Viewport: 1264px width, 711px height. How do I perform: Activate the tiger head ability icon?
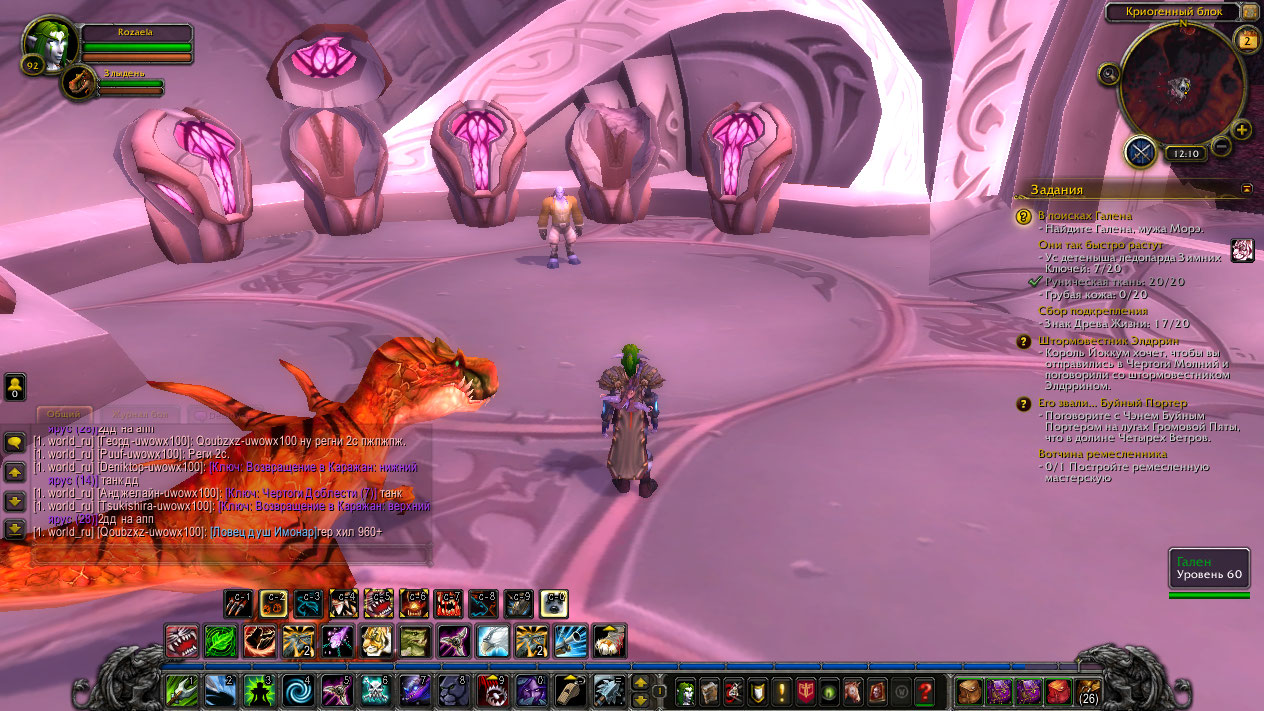tap(376, 641)
